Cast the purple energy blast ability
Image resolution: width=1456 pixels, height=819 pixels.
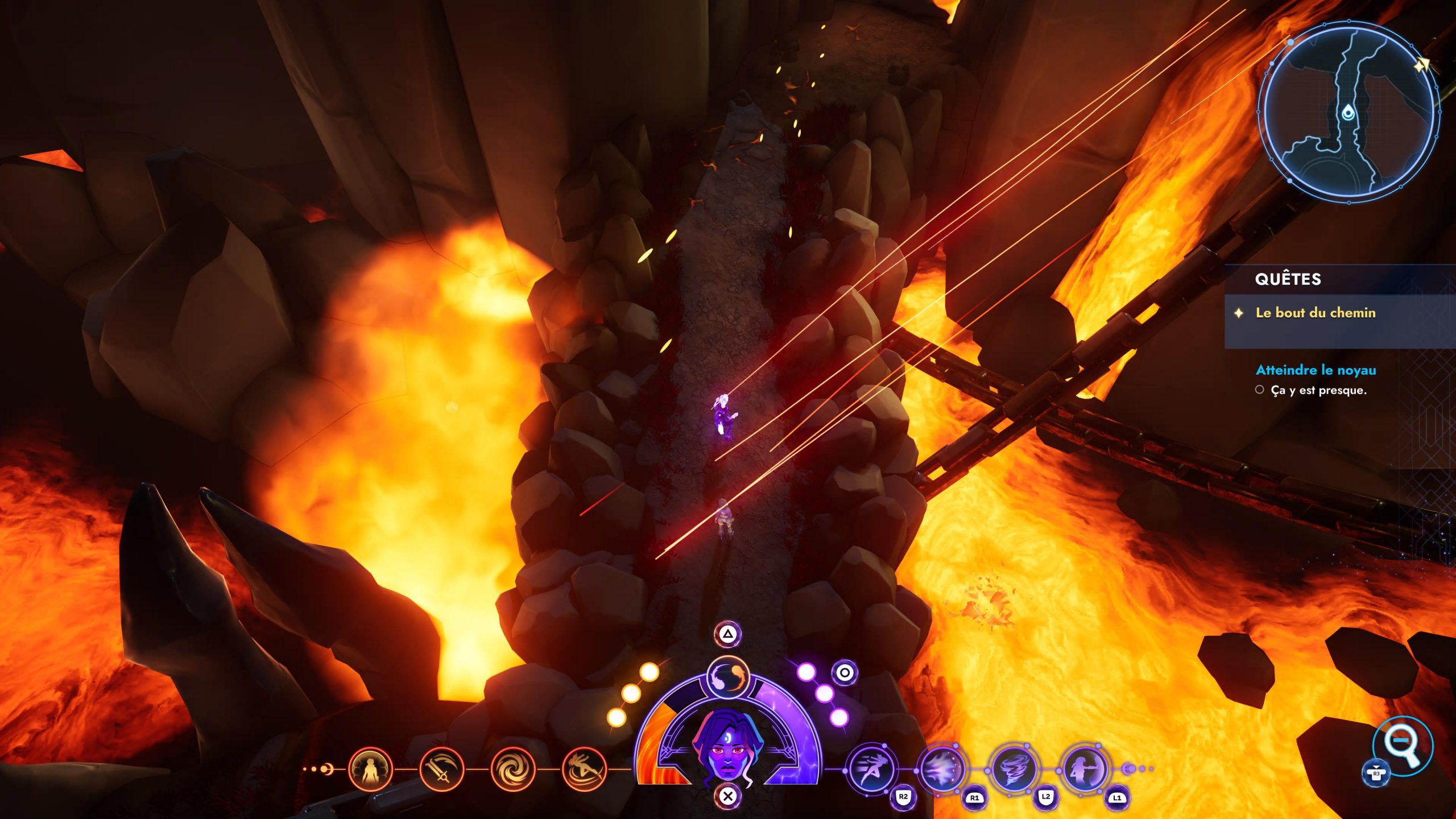[x=942, y=770]
